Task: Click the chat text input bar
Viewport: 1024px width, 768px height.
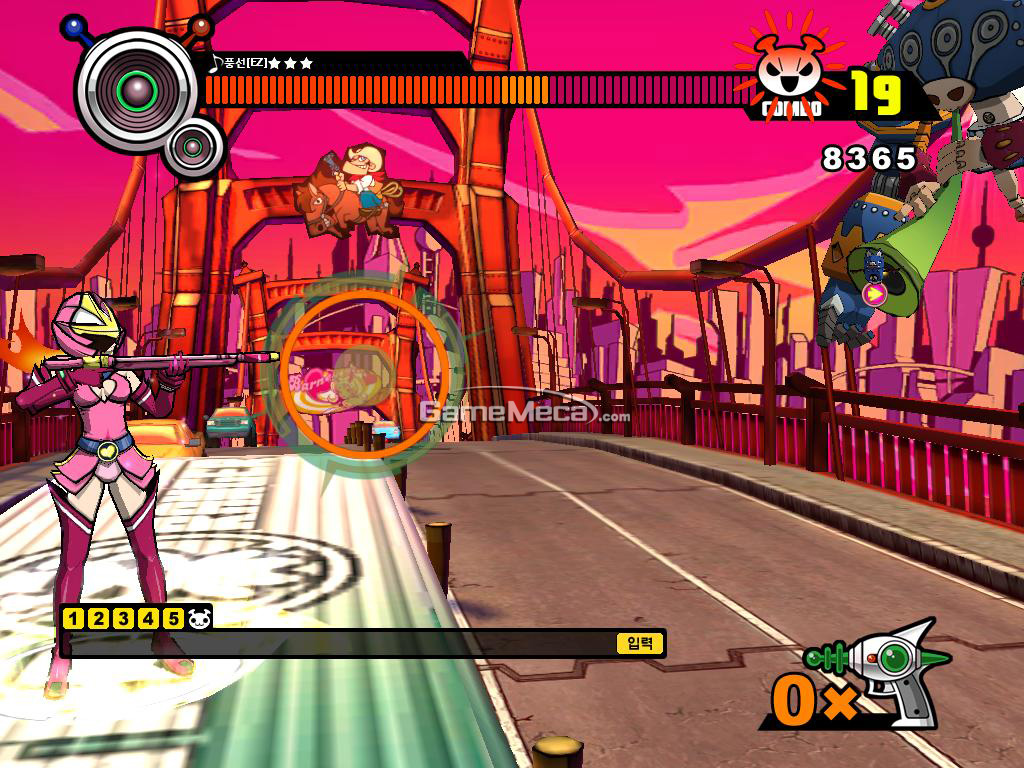Action: point(340,643)
